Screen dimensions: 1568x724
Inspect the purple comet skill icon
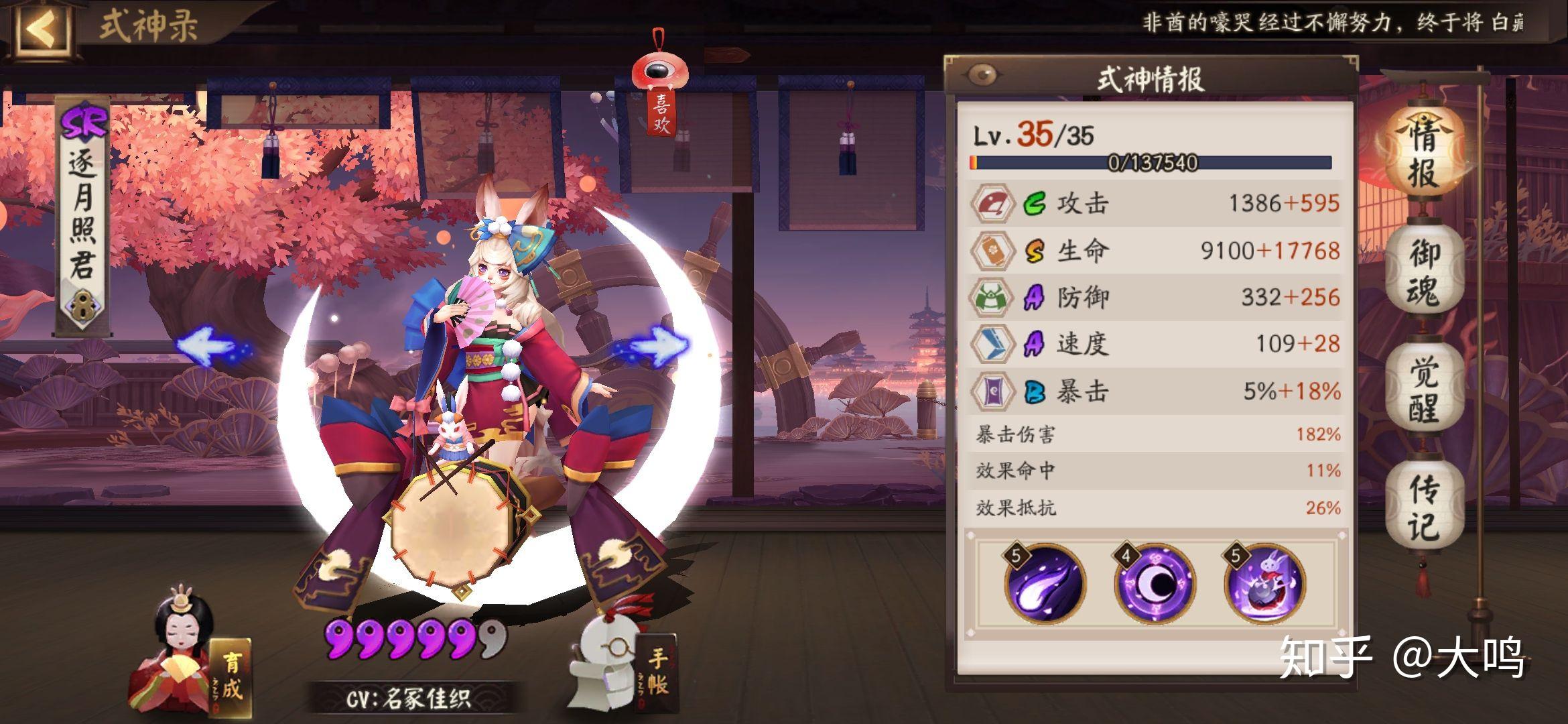coord(1044,583)
